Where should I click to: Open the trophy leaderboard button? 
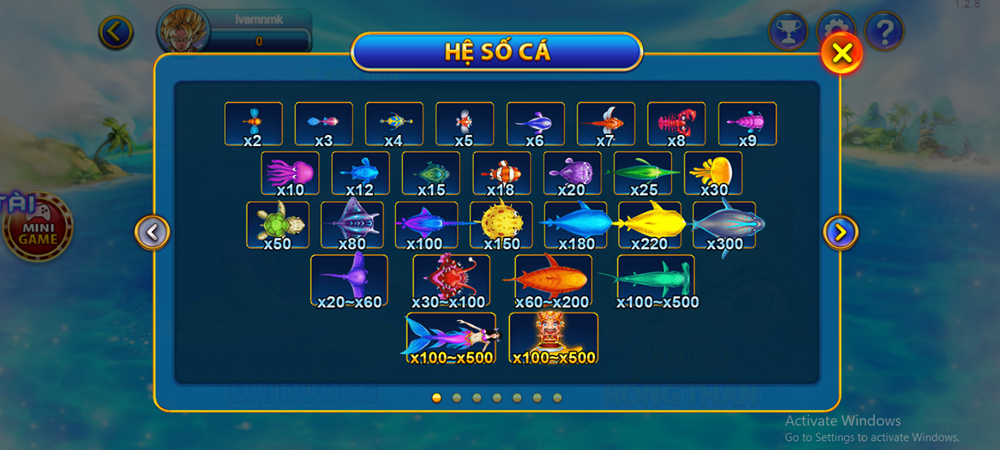click(788, 32)
